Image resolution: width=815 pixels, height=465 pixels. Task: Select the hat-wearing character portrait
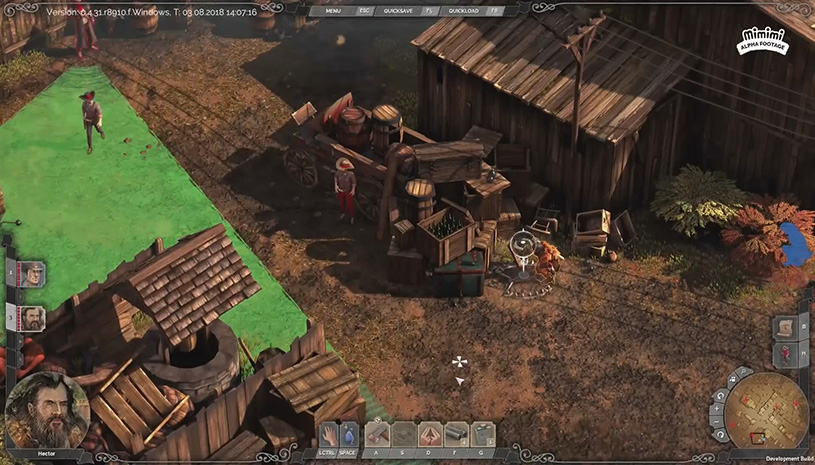(x=33, y=272)
